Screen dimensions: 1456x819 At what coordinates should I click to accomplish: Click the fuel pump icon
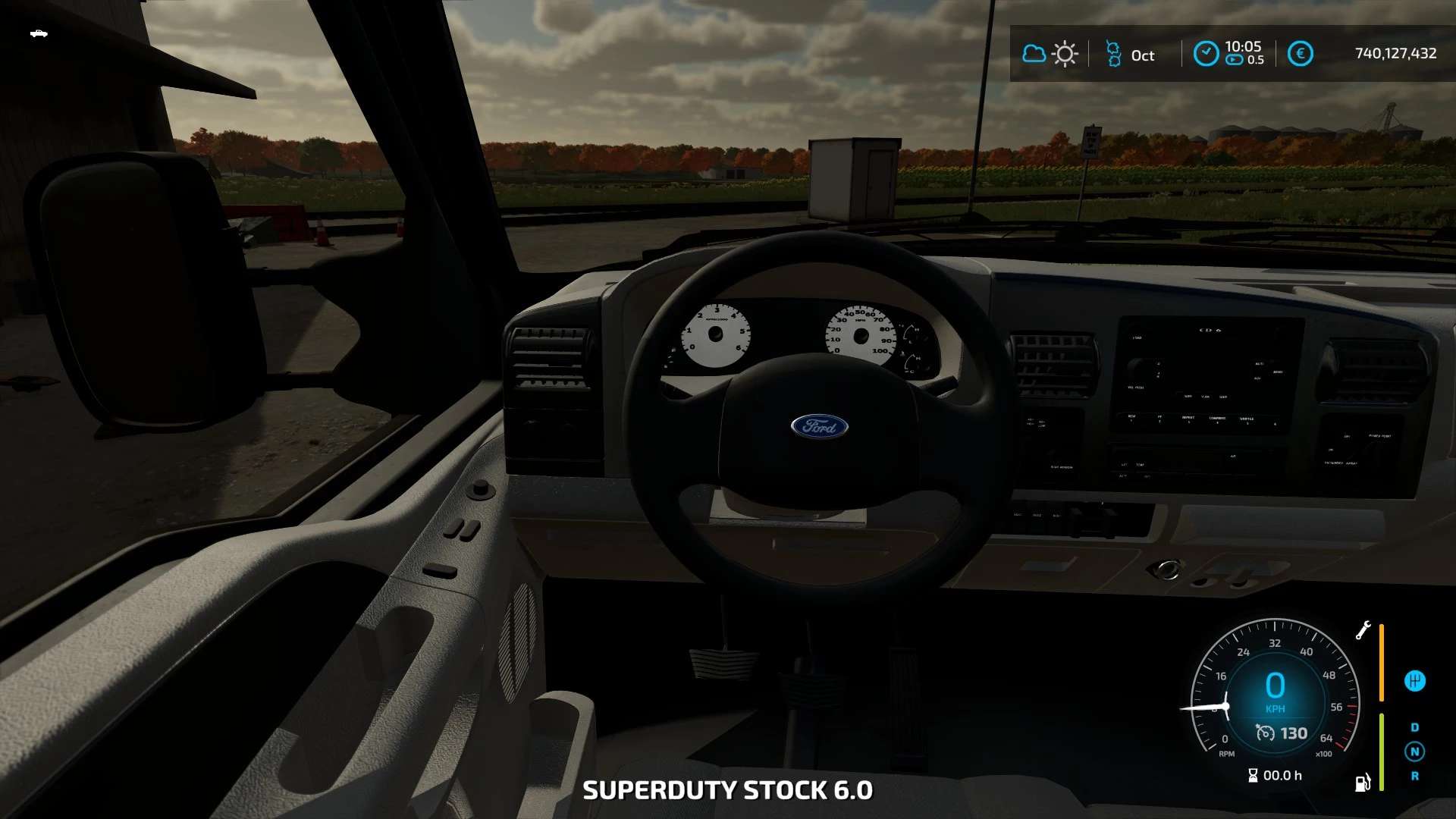[1363, 783]
